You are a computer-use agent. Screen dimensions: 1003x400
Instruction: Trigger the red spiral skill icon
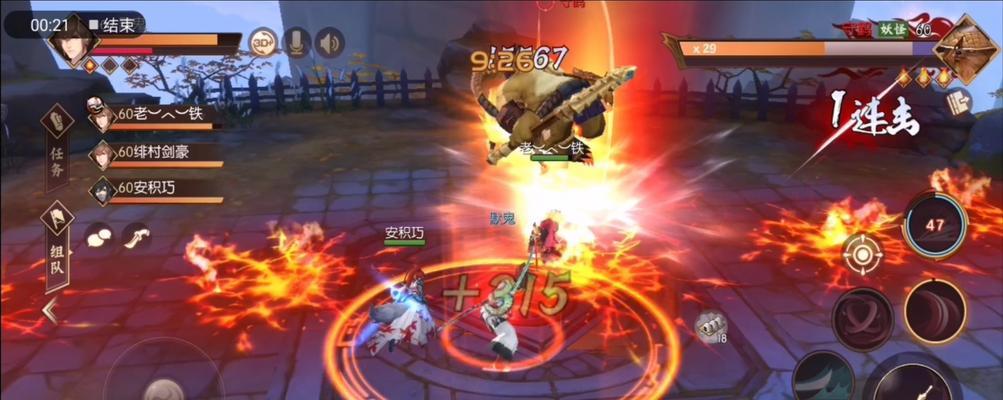[x=862, y=319]
